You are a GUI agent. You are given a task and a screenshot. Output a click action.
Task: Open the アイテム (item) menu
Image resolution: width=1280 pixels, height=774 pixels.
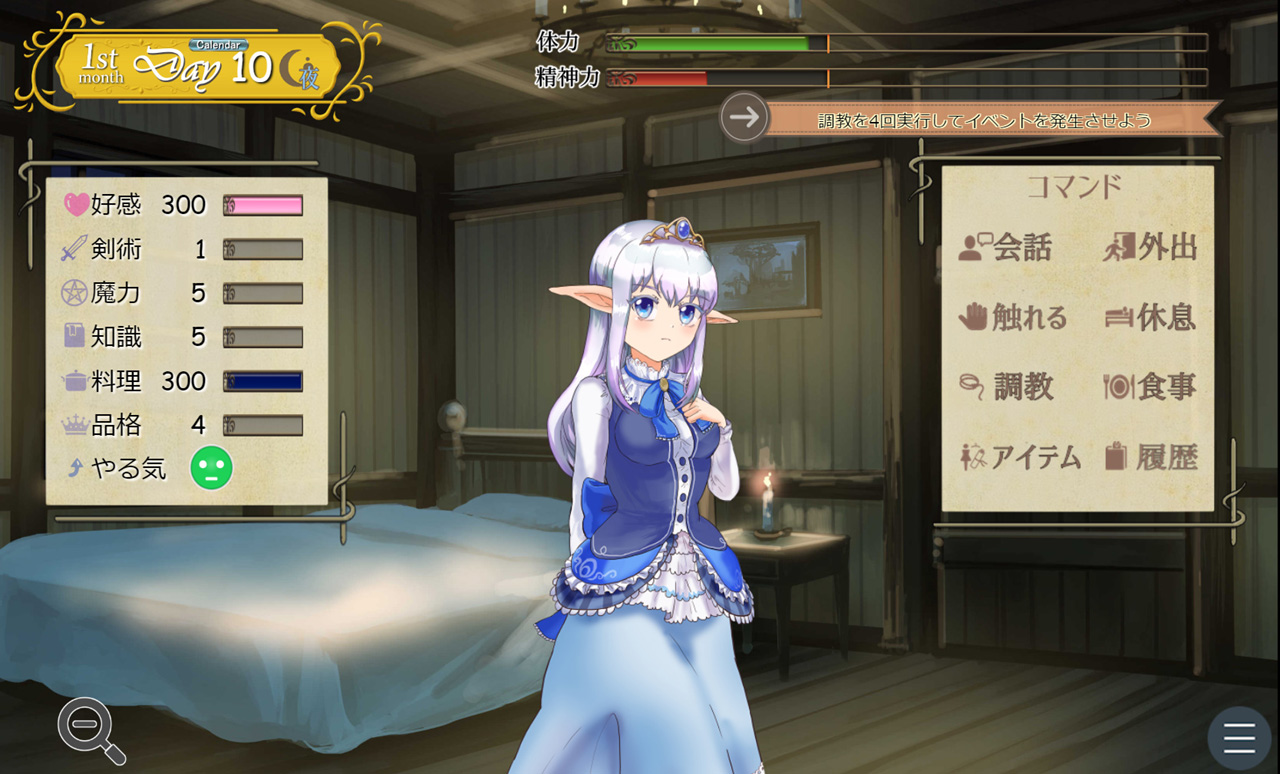[x=1020, y=457]
